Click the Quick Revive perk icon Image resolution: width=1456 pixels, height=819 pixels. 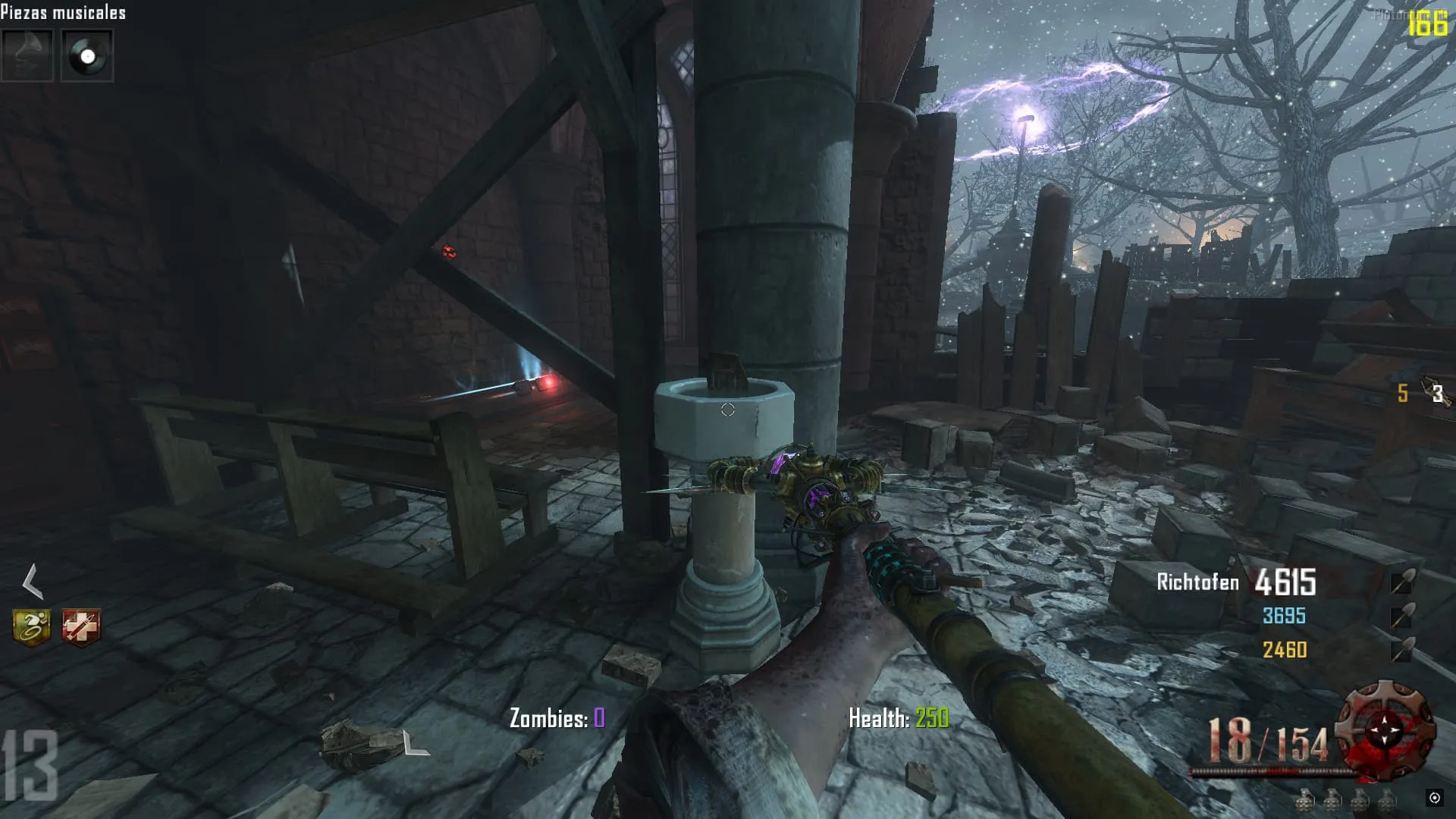(80, 628)
